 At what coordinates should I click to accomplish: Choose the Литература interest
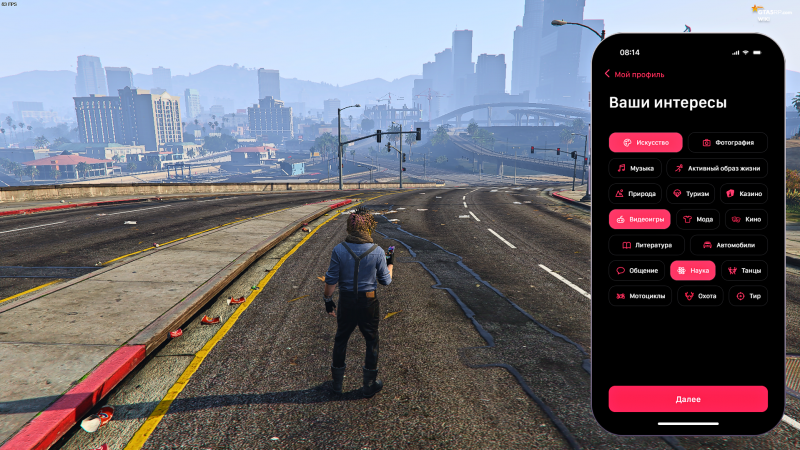coord(646,245)
